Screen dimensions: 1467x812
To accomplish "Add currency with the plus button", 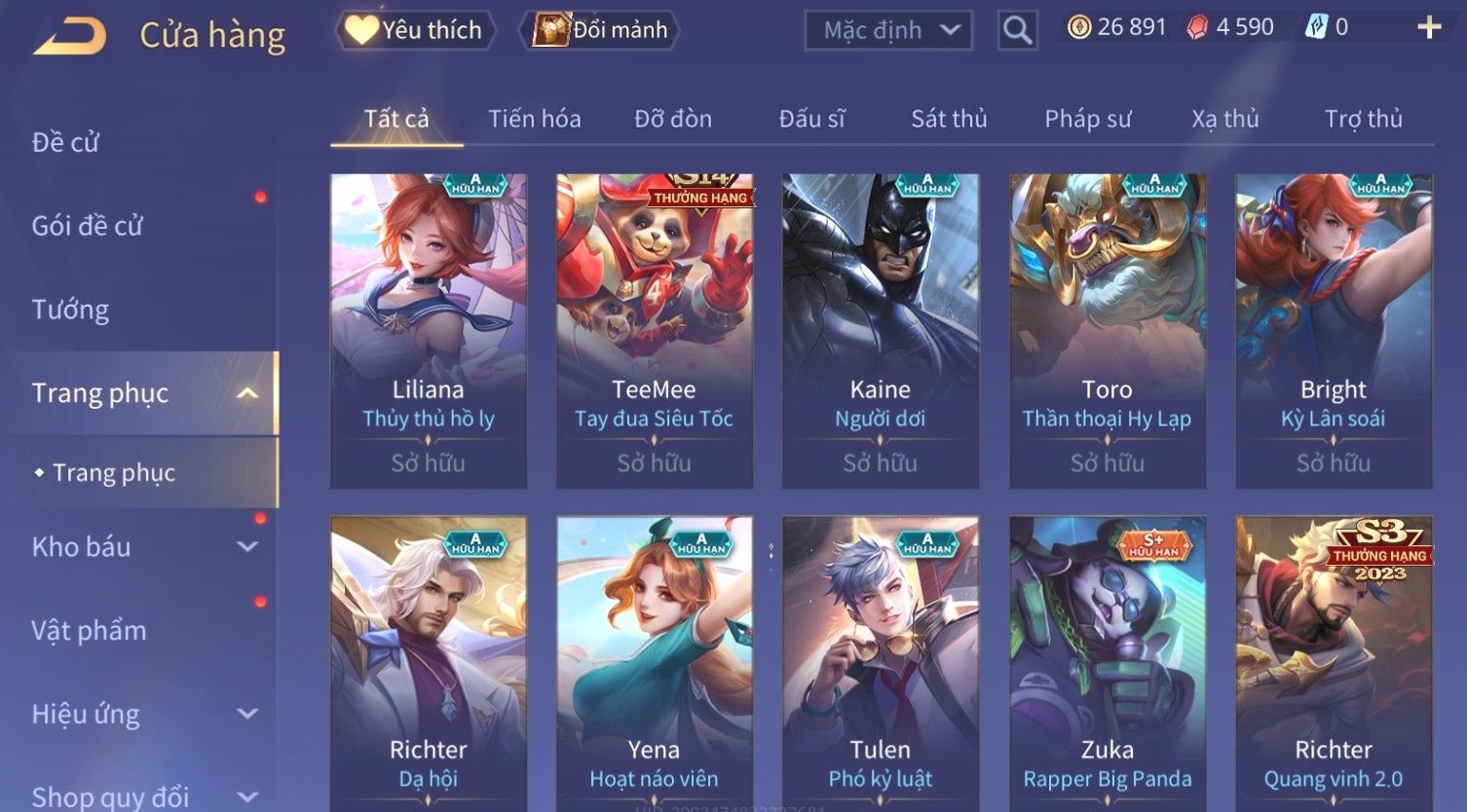I will (x=1428, y=27).
